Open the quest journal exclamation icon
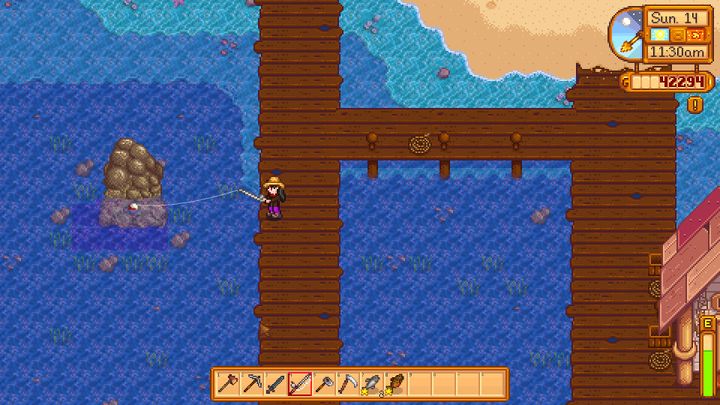Screen dimensions: 720x405 695,103
